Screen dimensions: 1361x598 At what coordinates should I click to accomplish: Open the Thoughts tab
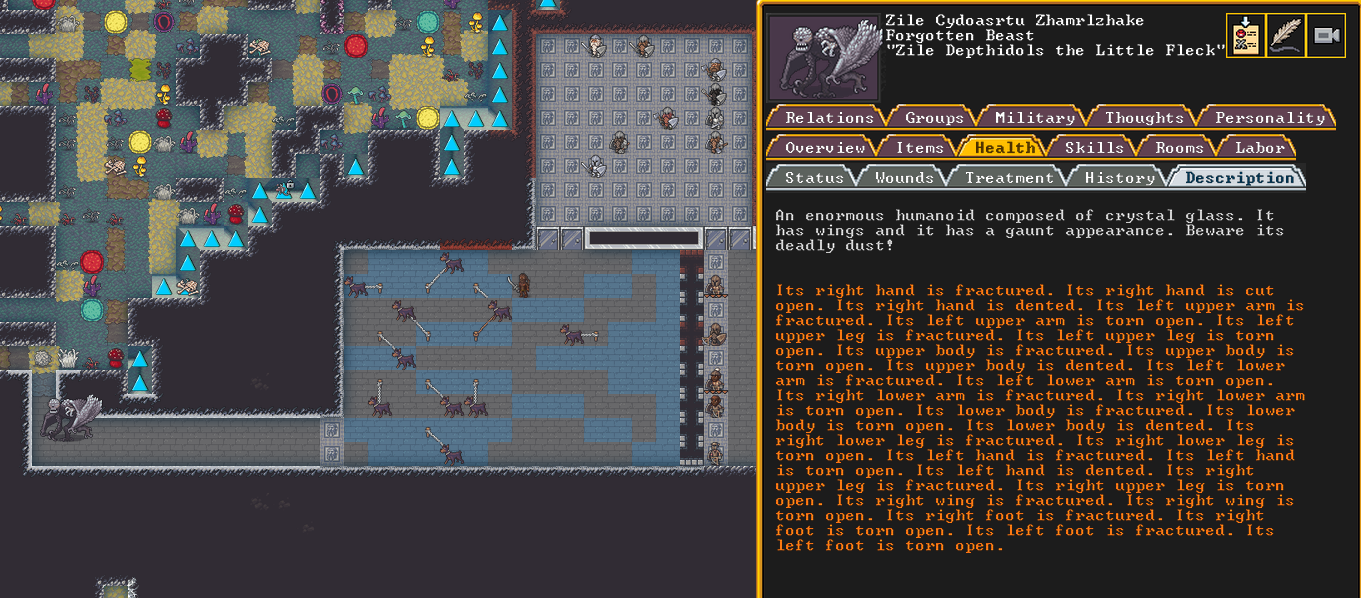[1144, 118]
